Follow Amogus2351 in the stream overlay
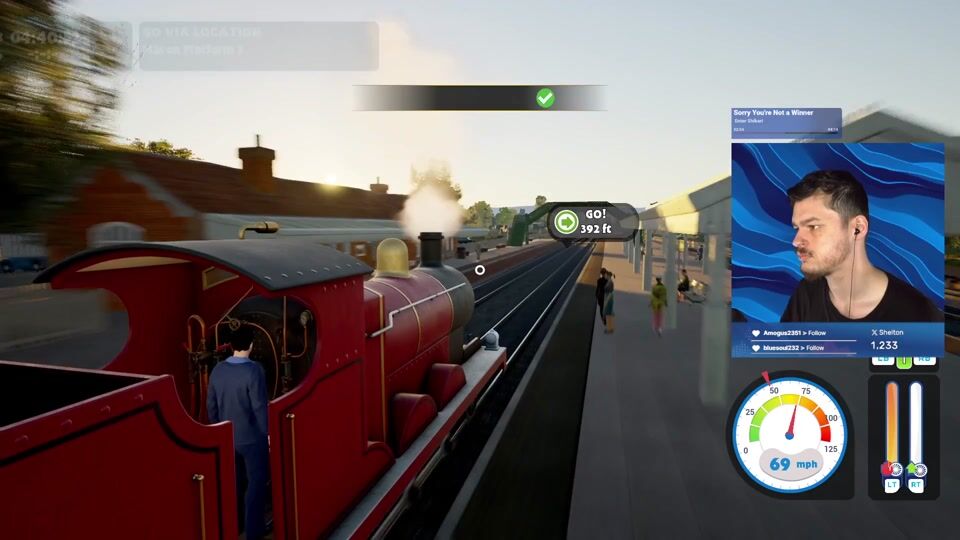Viewport: 960px width, 540px height. (x=794, y=332)
